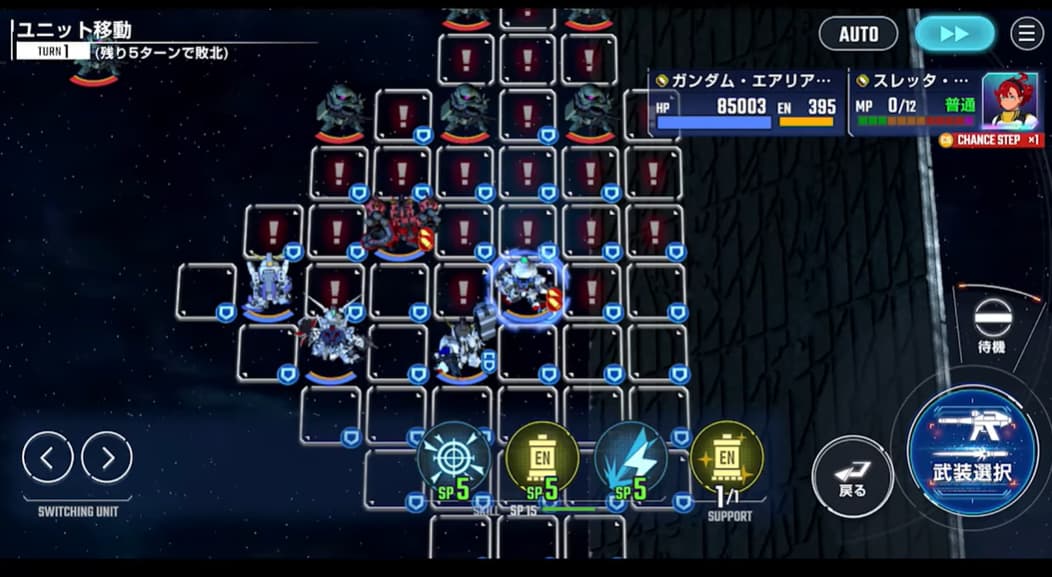Choose the standby (待機) command
The width and height of the screenshot is (1052, 577).
tap(992, 324)
